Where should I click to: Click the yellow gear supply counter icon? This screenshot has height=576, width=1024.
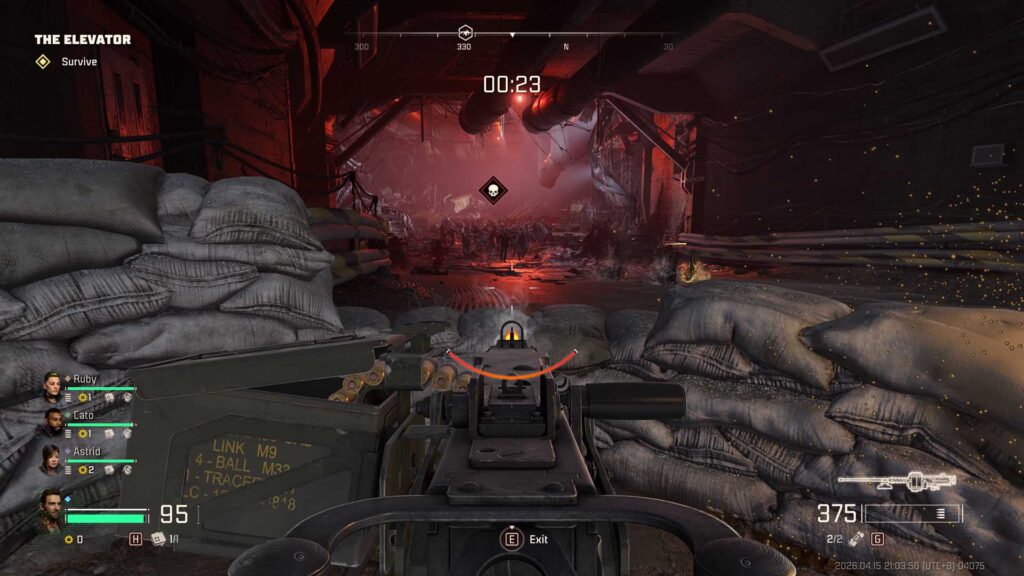(68, 539)
